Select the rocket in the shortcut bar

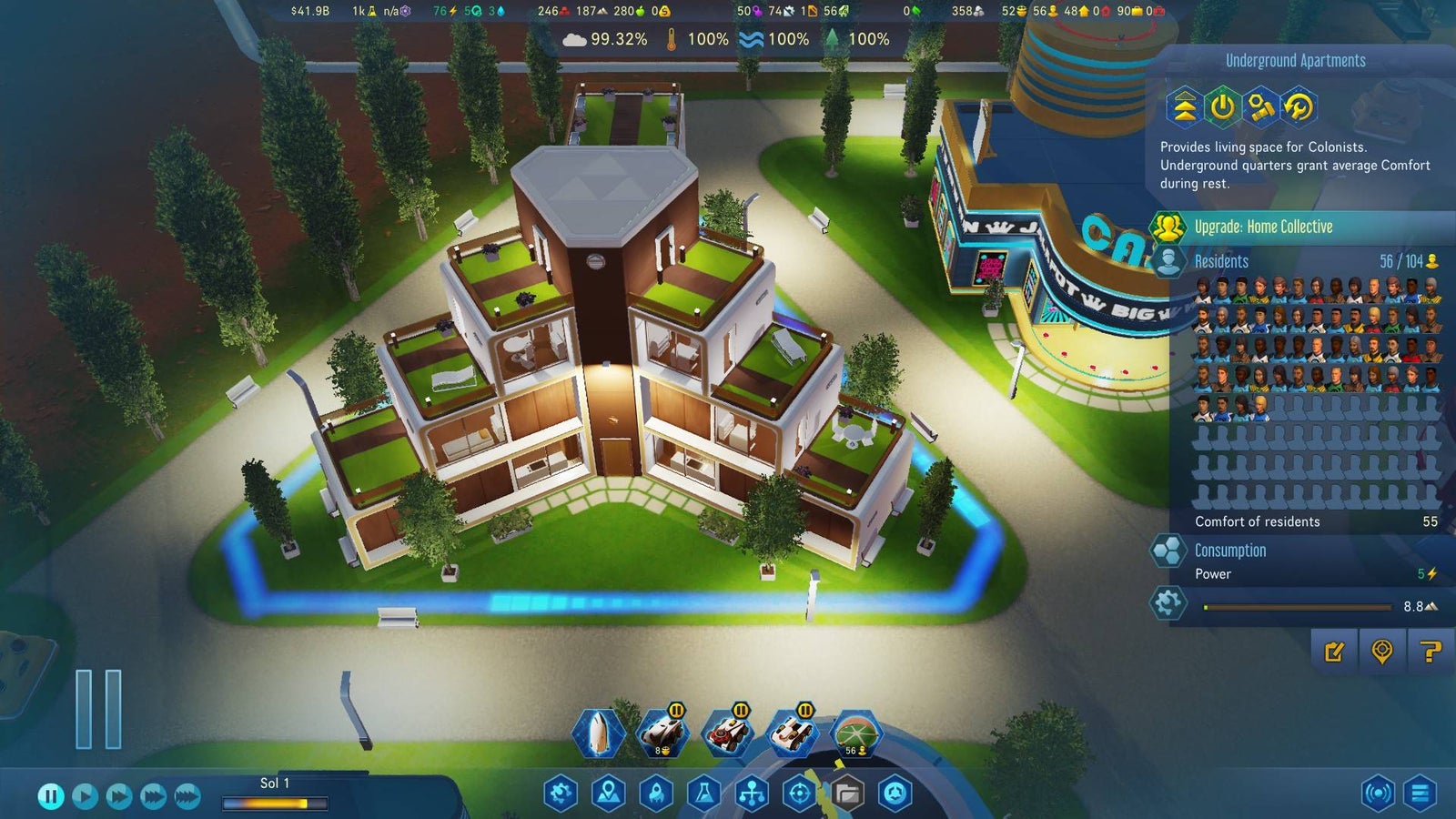[598, 733]
